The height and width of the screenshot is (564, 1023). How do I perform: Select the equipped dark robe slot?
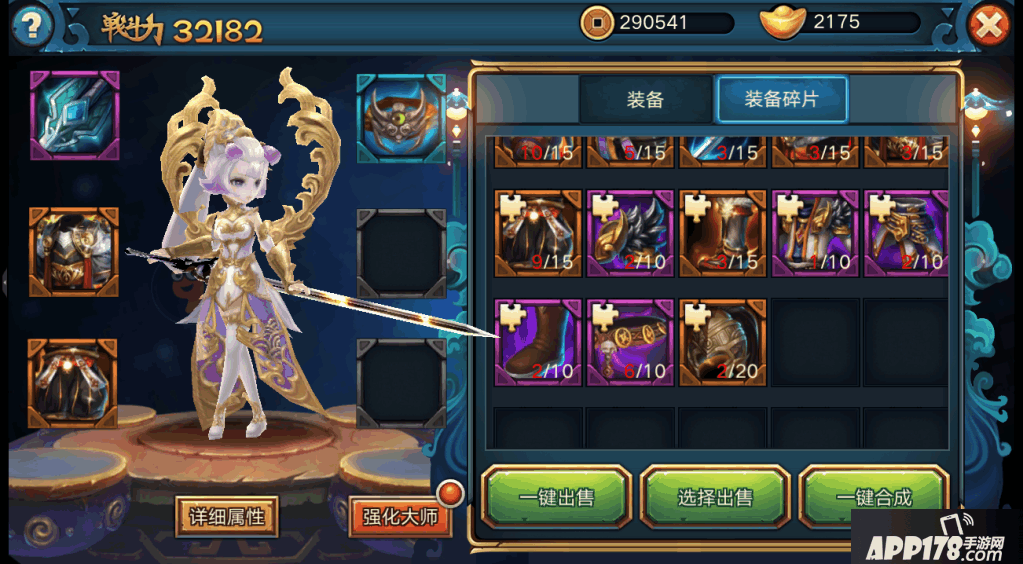tap(74, 383)
